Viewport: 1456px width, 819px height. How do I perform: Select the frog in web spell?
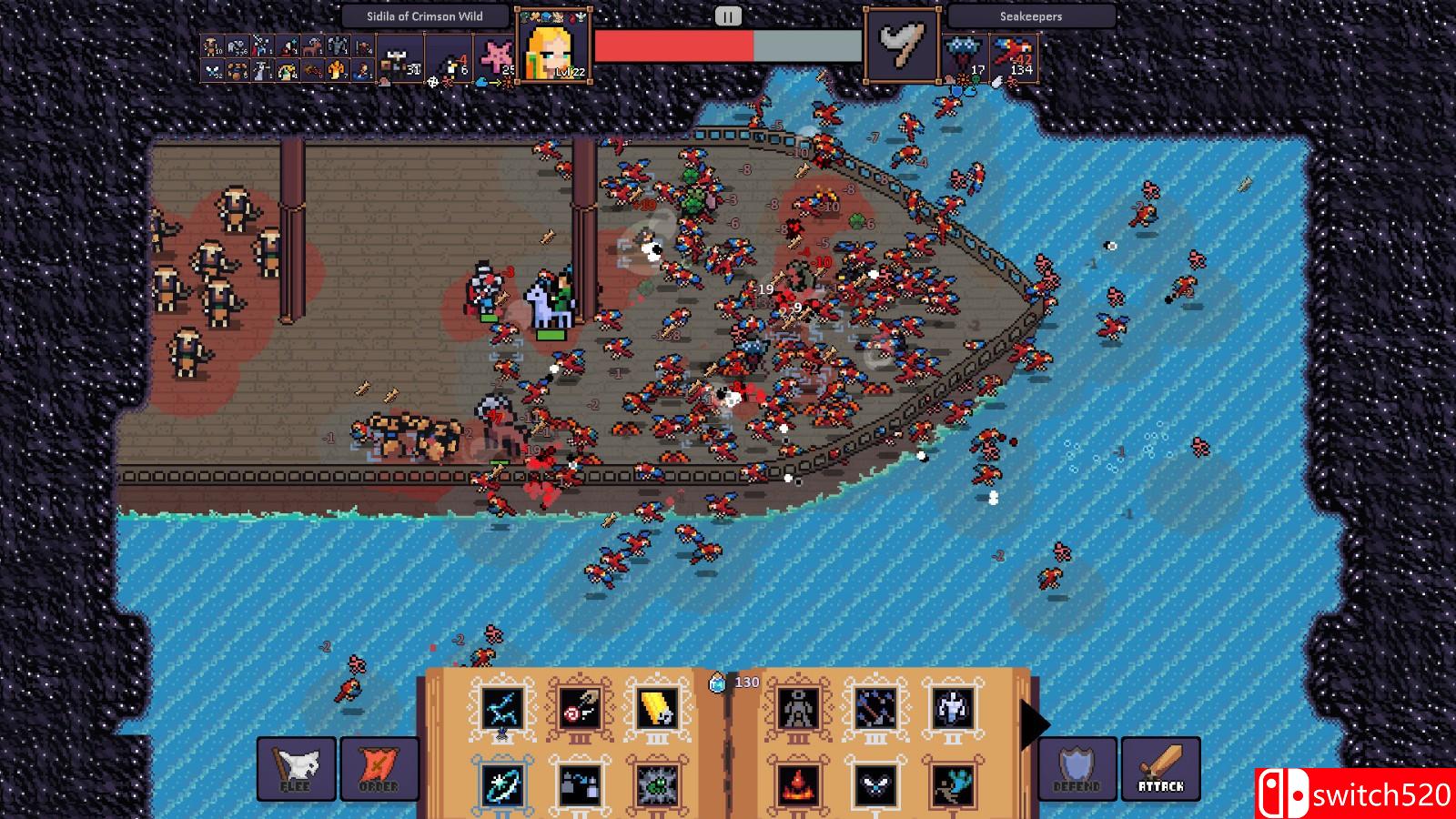click(x=657, y=784)
